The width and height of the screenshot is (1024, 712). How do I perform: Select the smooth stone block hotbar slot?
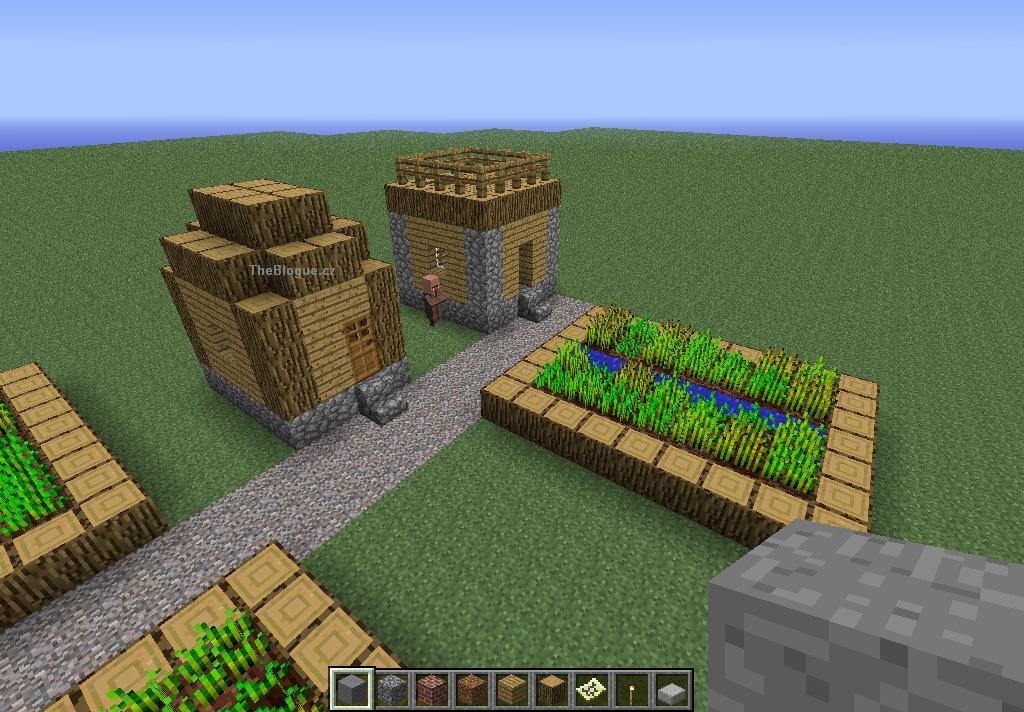click(351, 689)
